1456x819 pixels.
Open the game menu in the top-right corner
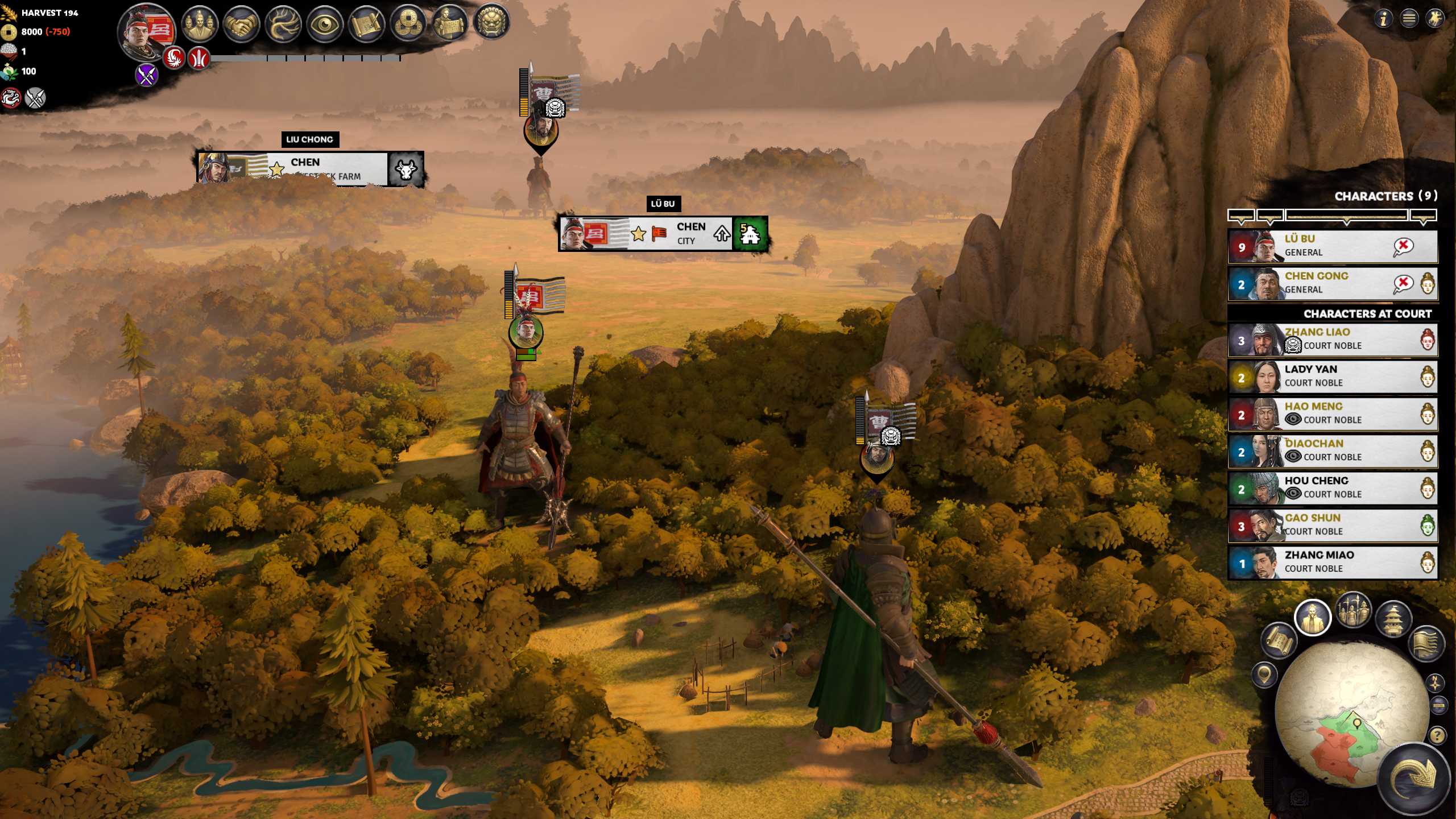[x=1409, y=18]
